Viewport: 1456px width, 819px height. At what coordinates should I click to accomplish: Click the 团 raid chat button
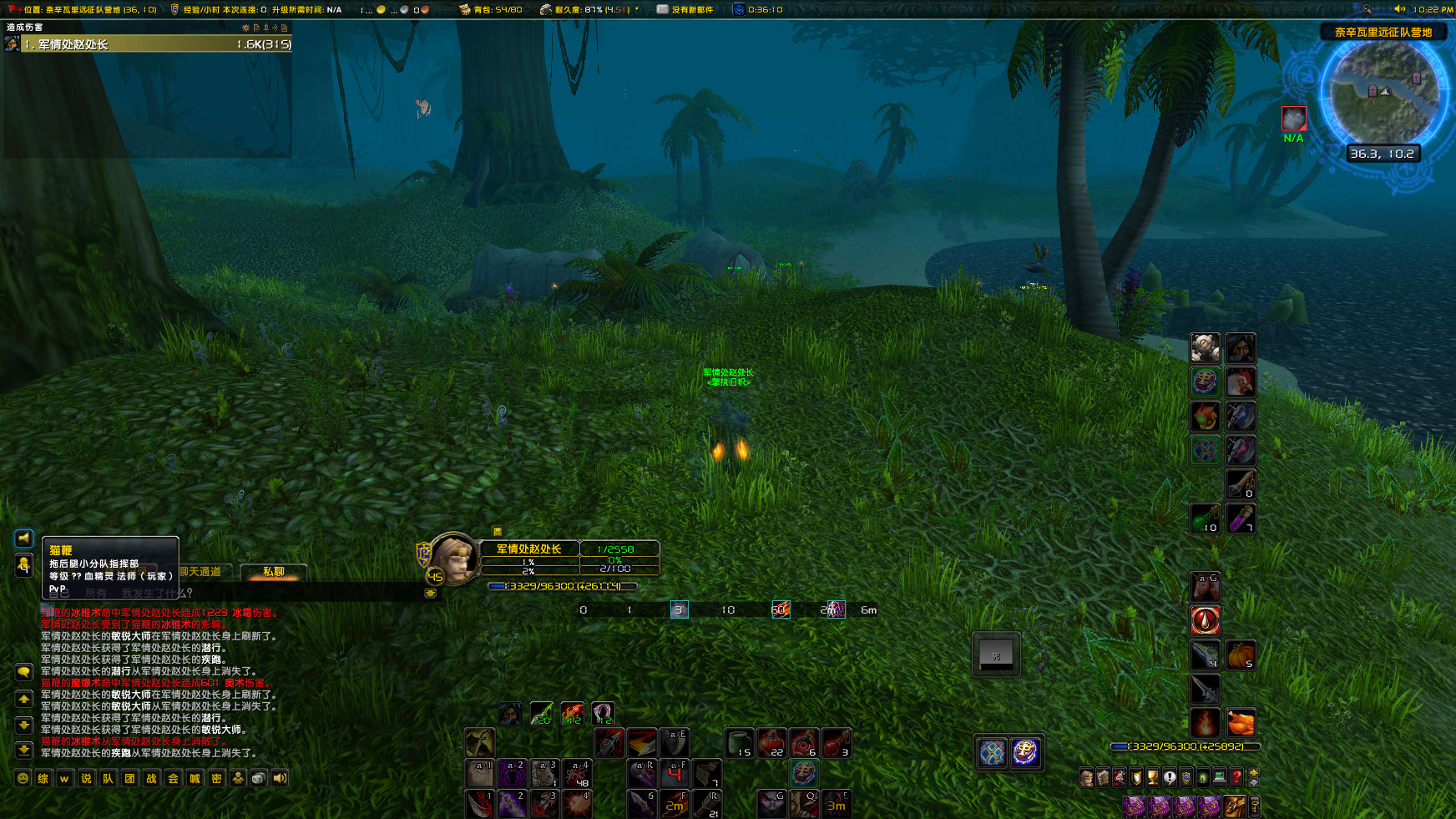[128, 778]
